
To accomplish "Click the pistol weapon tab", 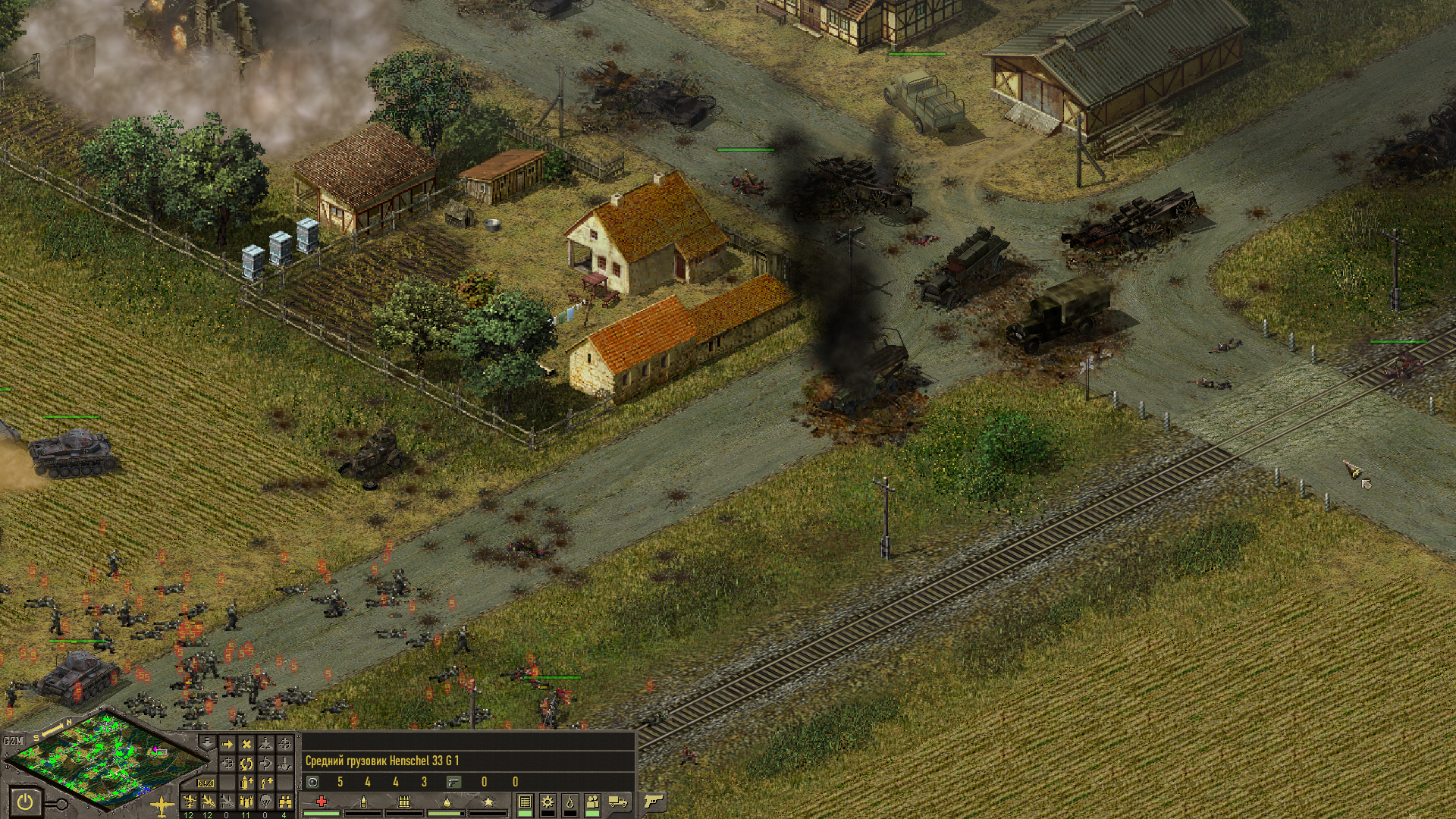I will tap(652, 801).
